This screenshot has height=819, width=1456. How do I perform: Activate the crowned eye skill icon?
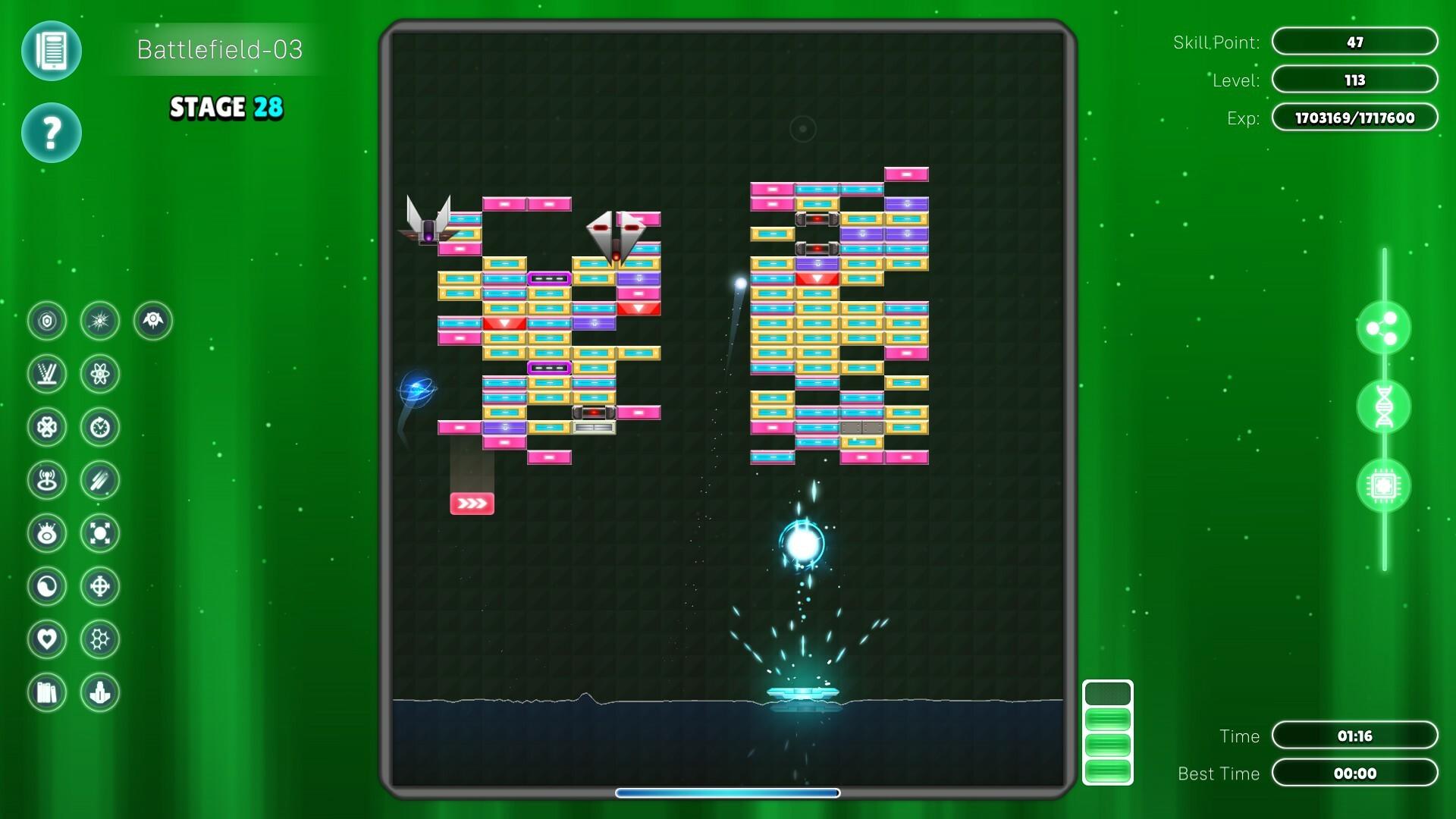(x=47, y=532)
